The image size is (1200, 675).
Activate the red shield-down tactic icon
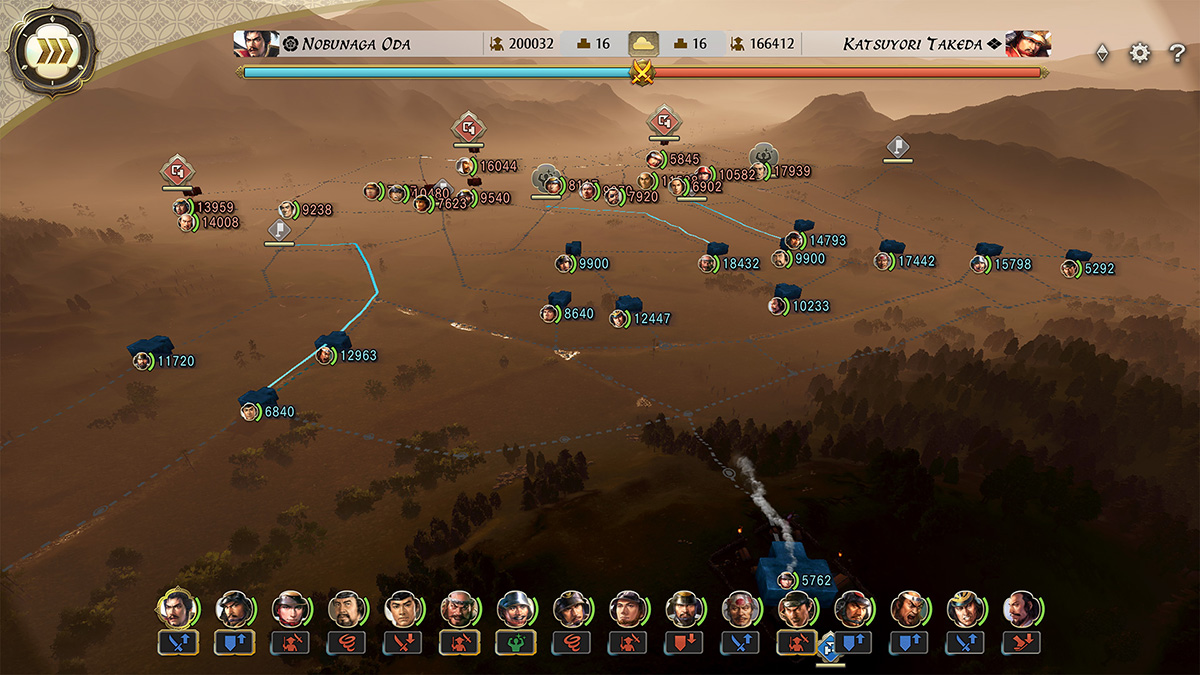(x=683, y=643)
